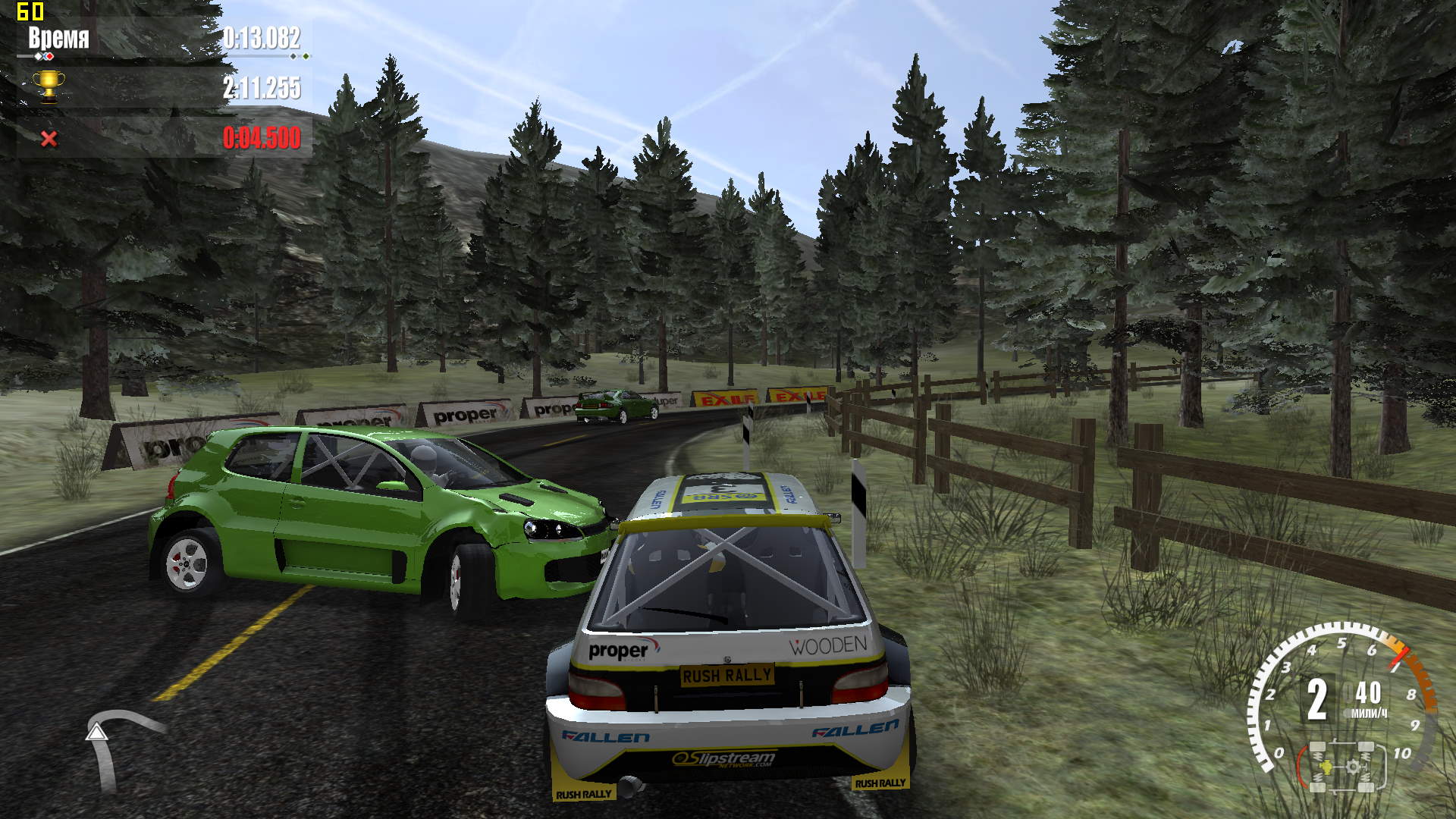The height and width of the screenshot is (819, 1456).
Task: Click the car damage diagram
Action: pos(1341,766)
